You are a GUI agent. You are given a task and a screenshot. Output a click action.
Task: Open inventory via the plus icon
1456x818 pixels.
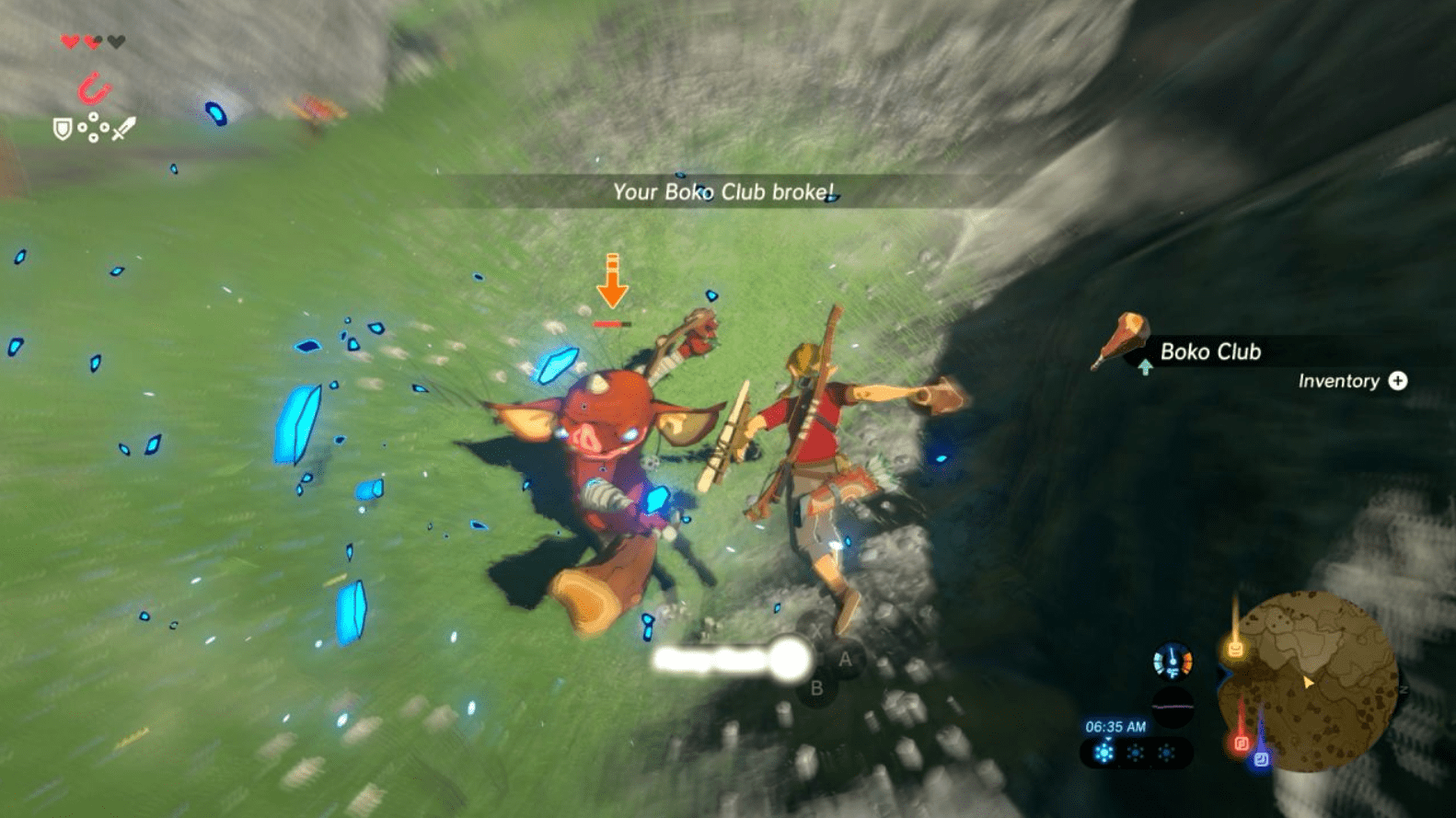(1397, 381)
